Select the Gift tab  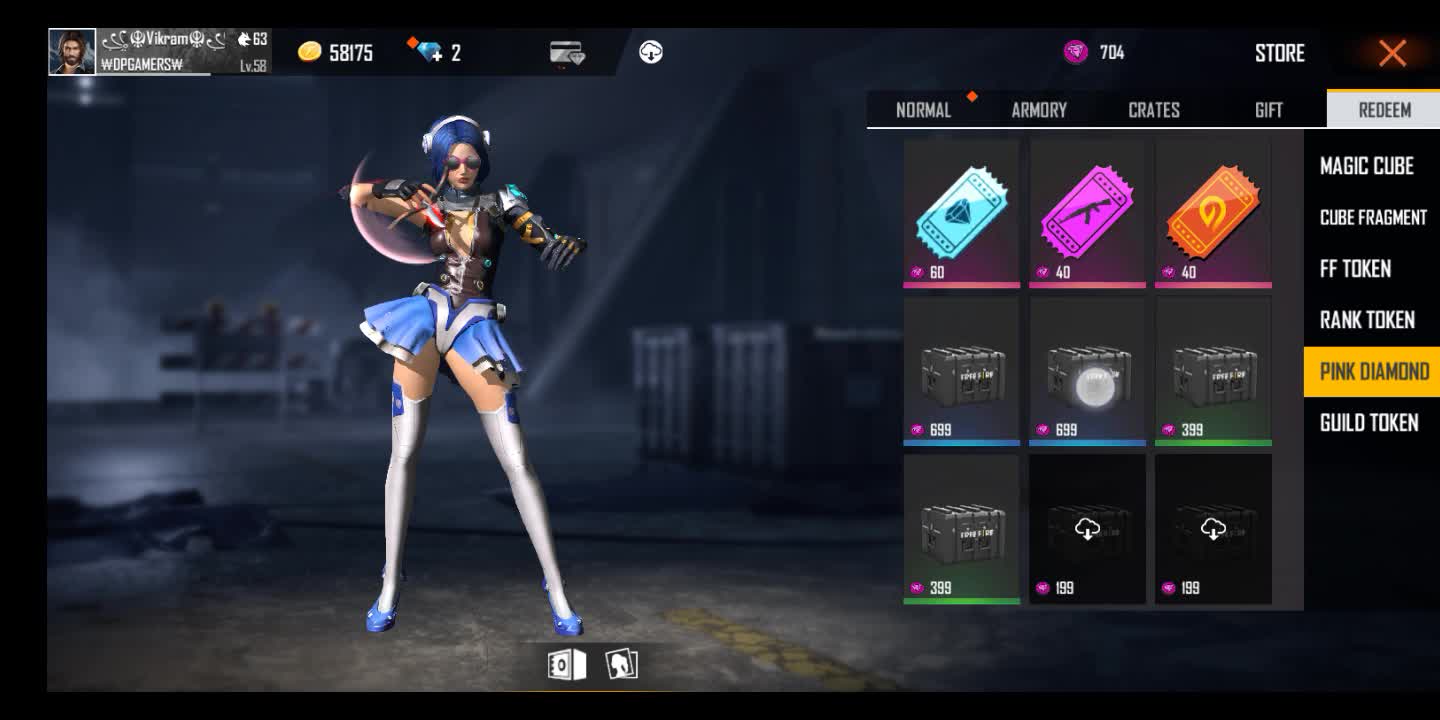[x=1268, y=110]
